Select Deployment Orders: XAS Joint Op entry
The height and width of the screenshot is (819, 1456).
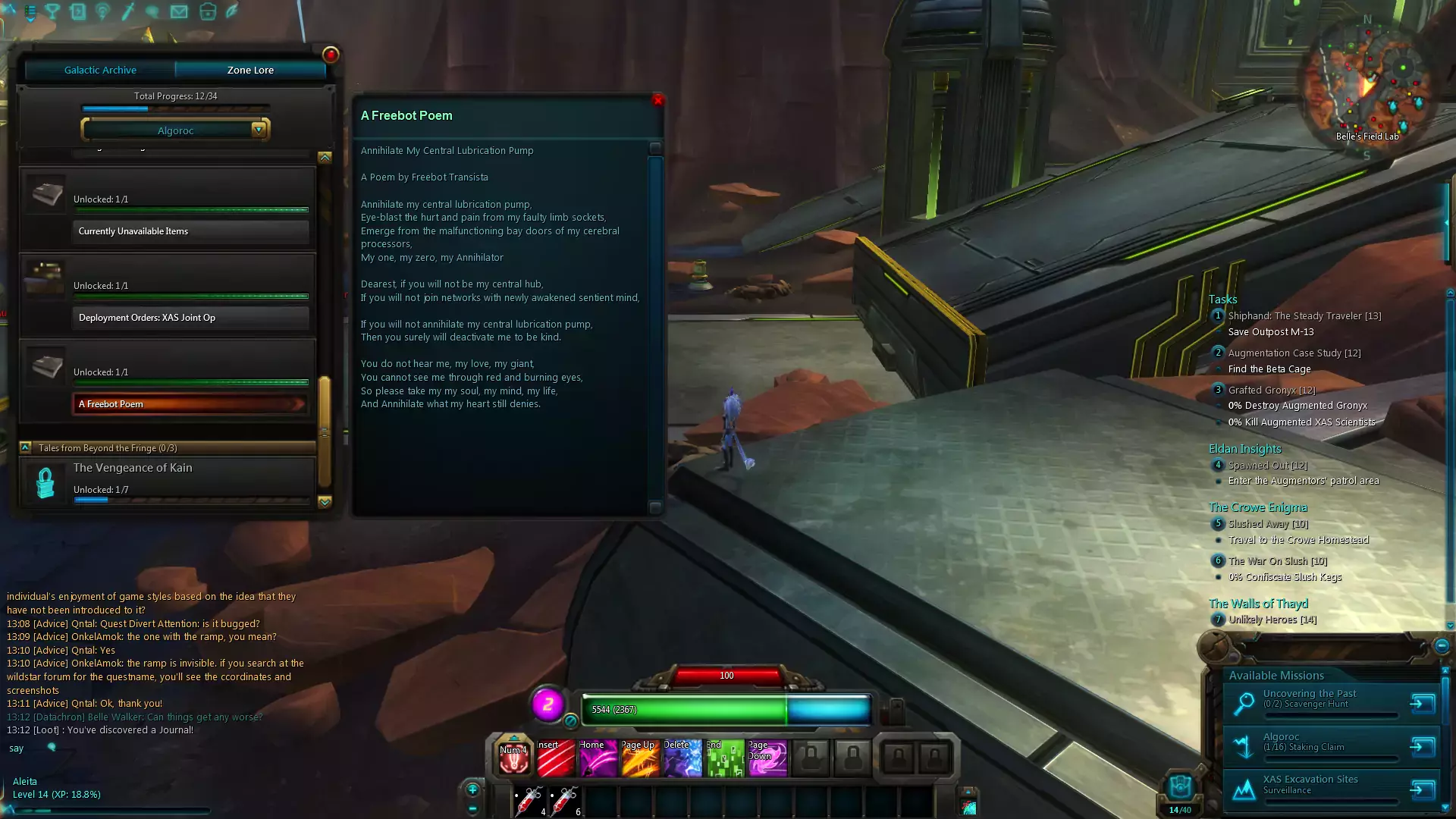[x=190, y=318]
